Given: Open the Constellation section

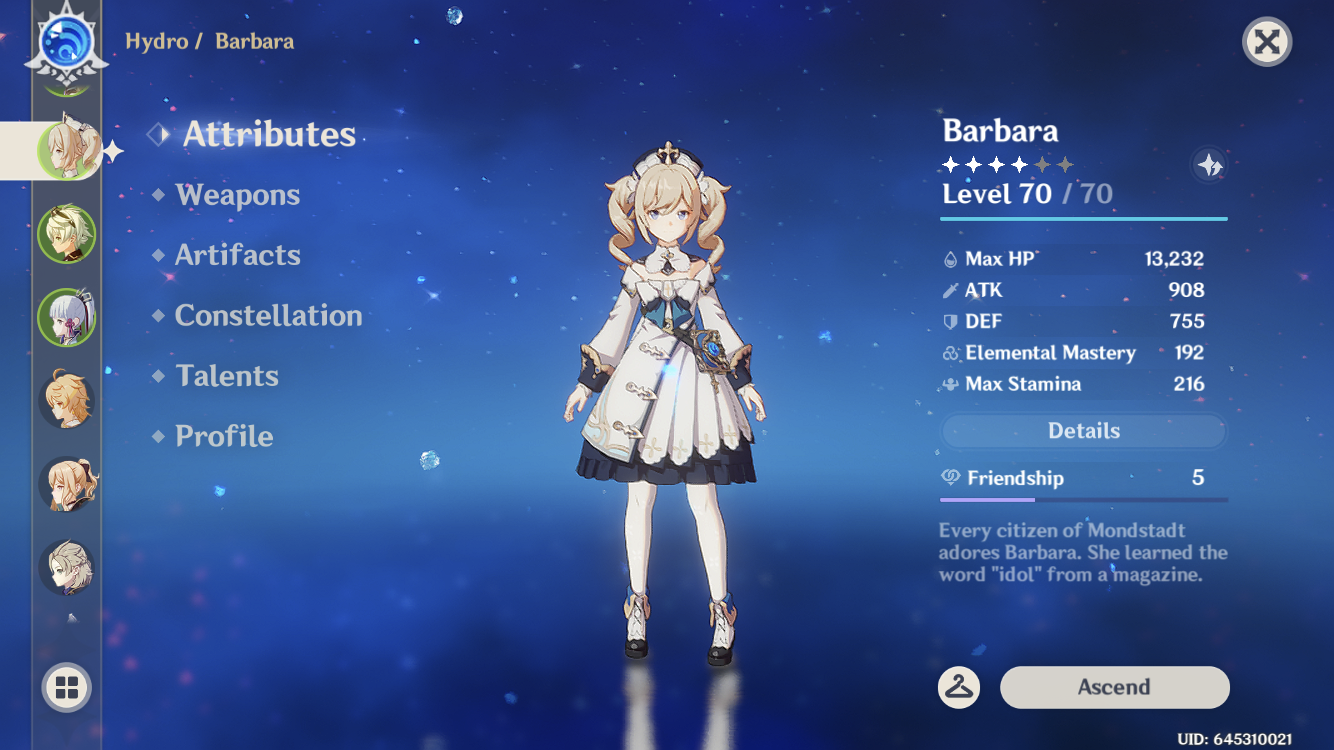Looking at the screenshot, I should tap(268, 316).
